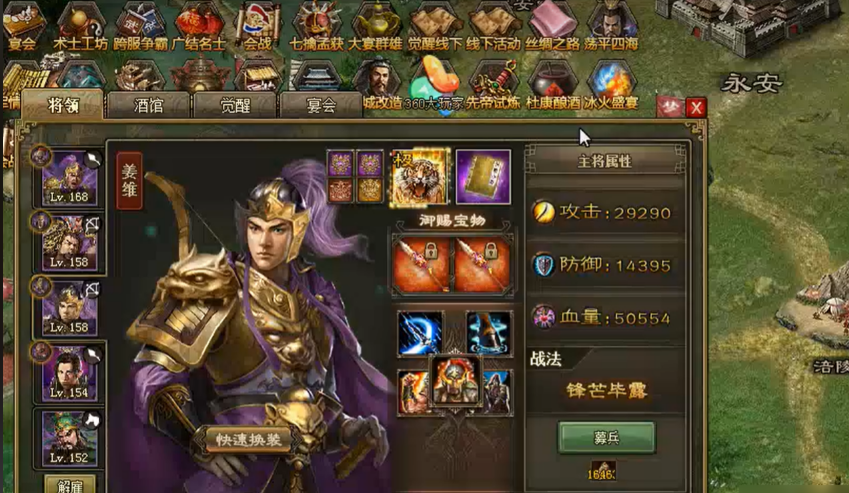Click the 快速换装 button

pyautogui.click(x=249, y=439)
